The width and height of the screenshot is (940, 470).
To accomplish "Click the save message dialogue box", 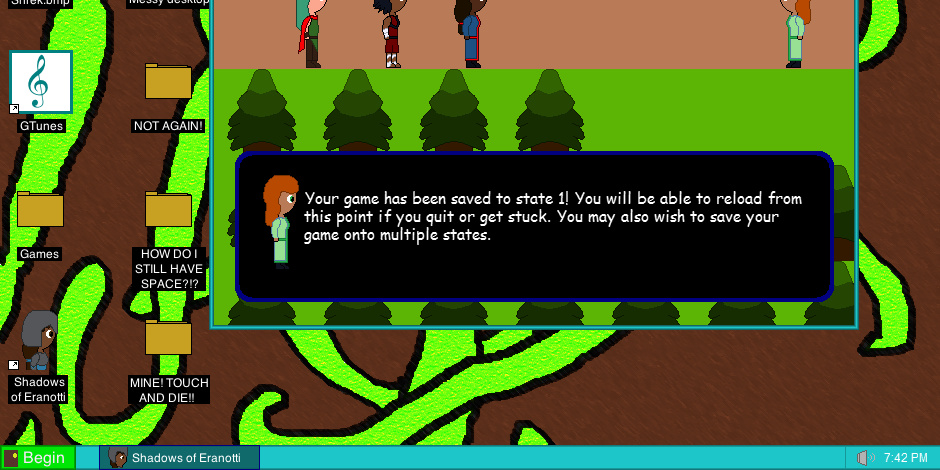I will pos(535,226).
